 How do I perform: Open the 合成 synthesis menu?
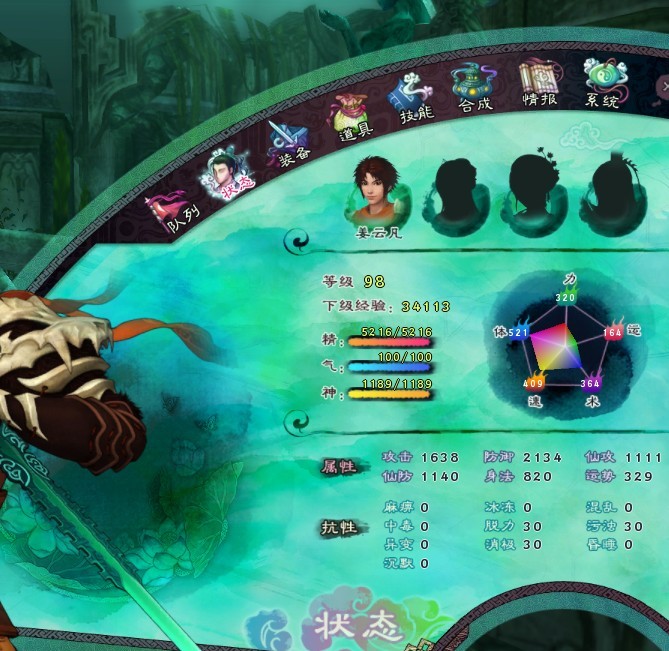[475, 88]
